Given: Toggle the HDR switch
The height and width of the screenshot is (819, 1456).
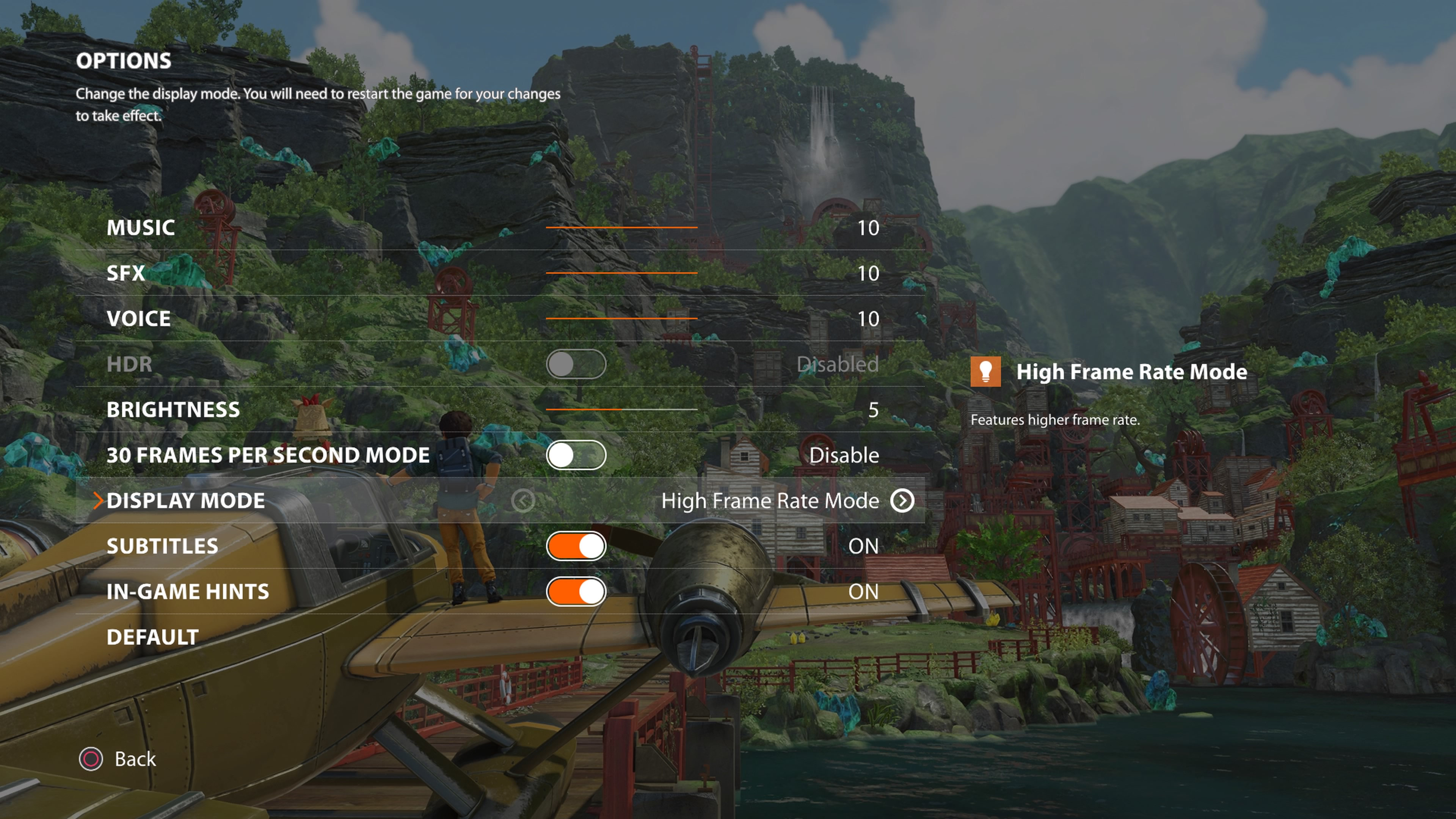Looking at the screenshot, I should coord(576,364).
